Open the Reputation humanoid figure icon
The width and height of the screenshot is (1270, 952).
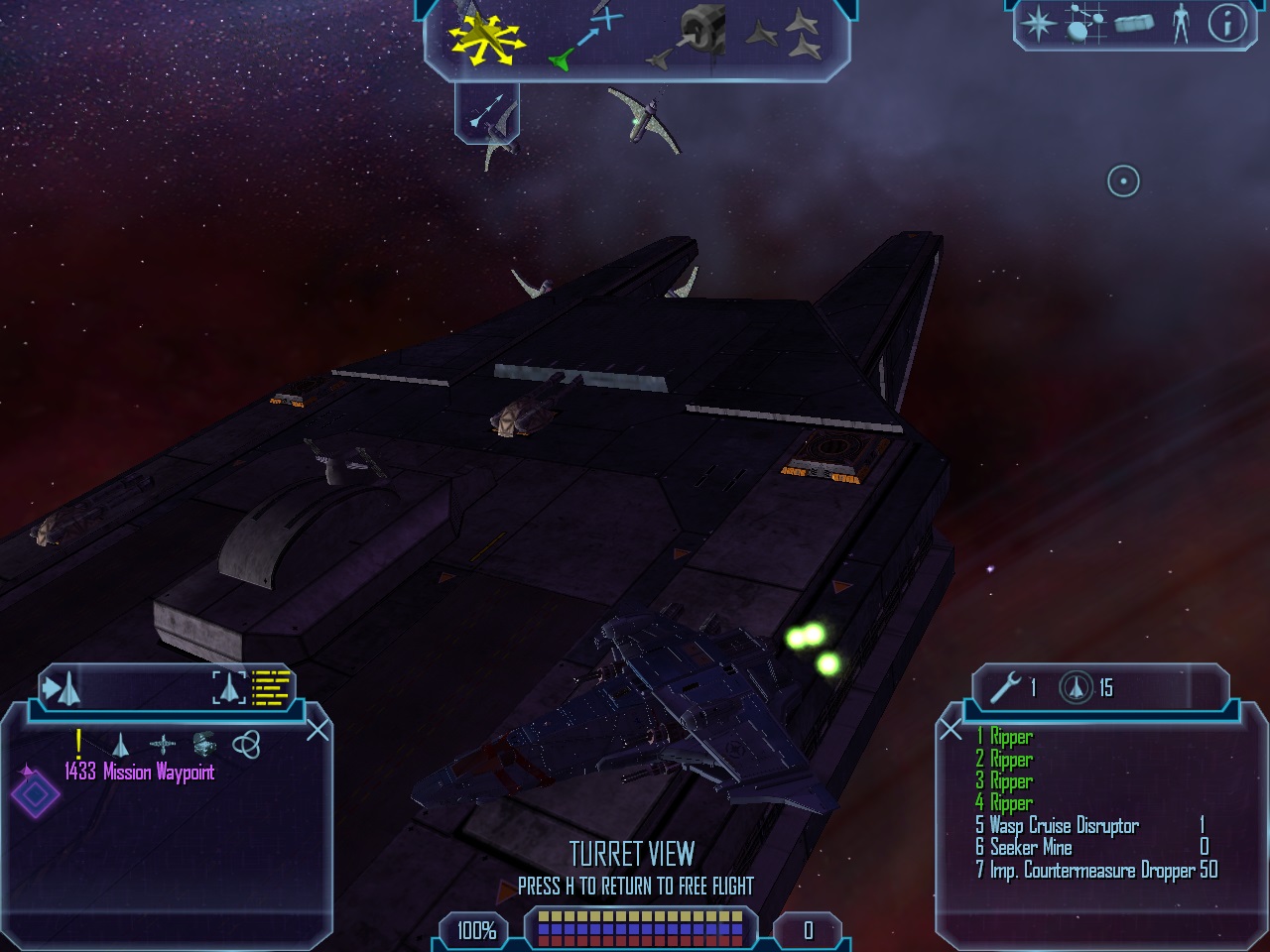click(1180, 22)
